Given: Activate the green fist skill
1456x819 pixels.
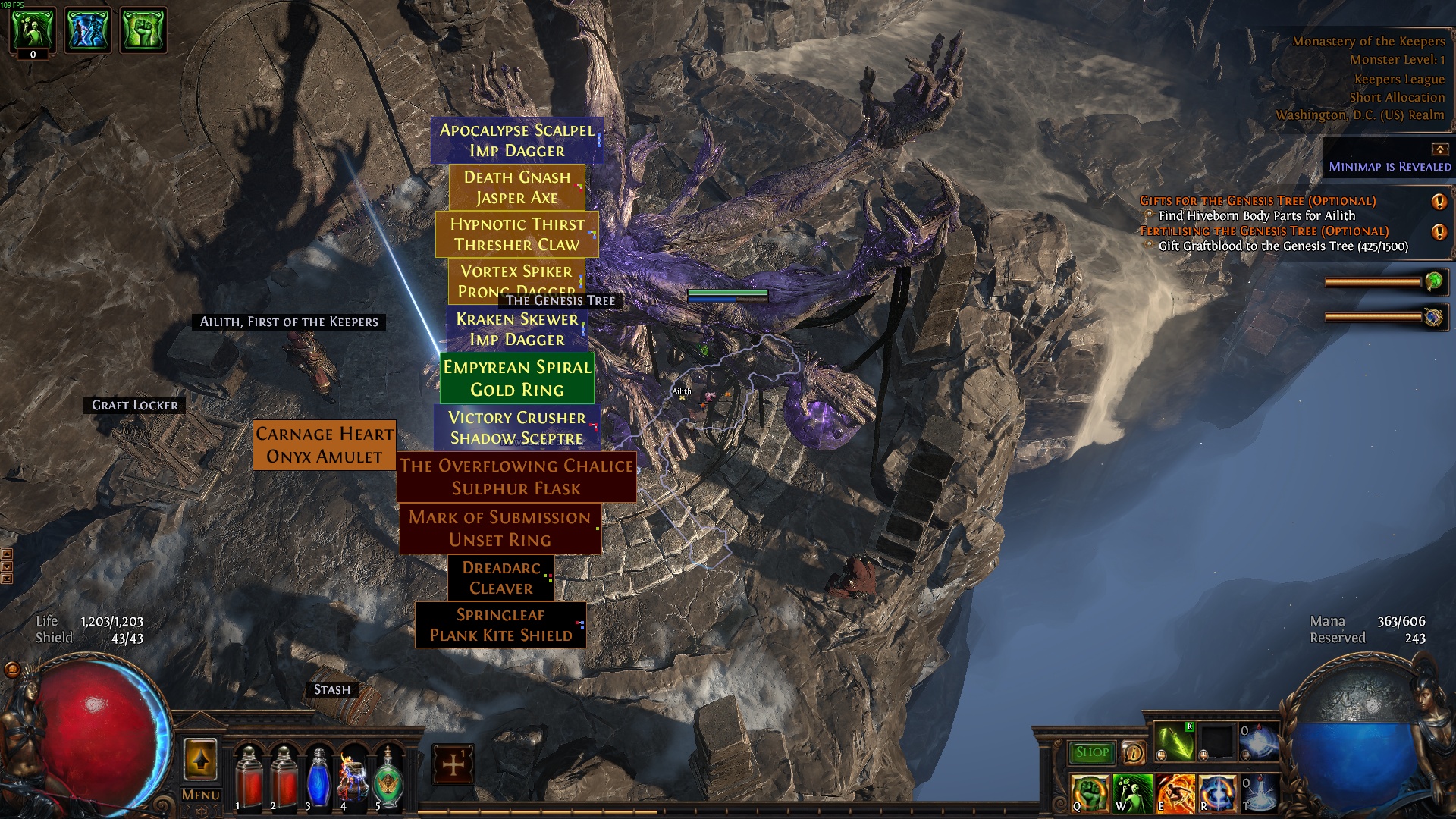Looking at the screenshot, I should click(x=1090, y=793).
